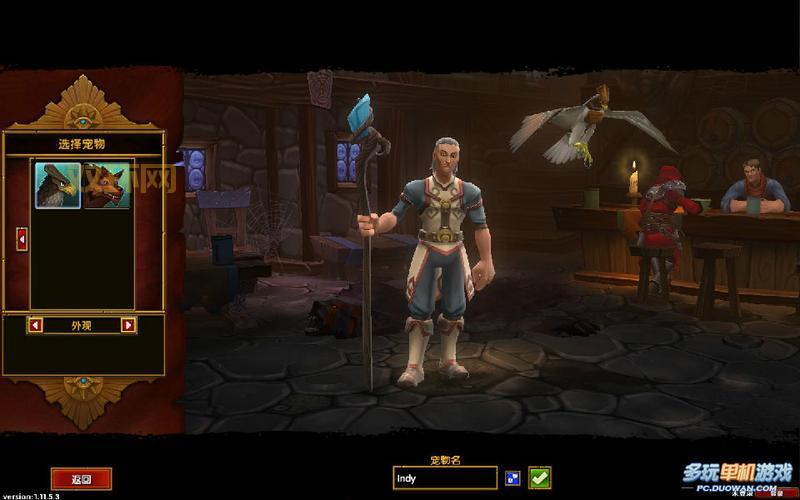The image size is (800, 500).
Task: Go back with the 返回 button
Action: coord(81,479)
